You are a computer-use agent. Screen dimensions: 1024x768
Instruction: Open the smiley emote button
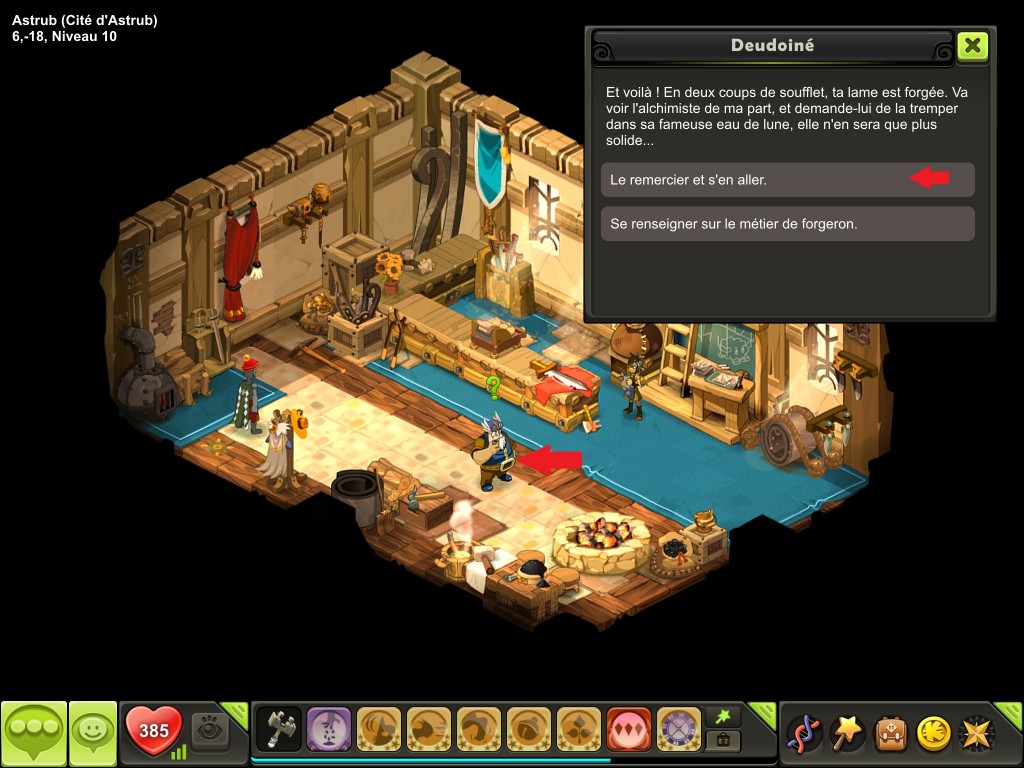(x=93, y=733)
